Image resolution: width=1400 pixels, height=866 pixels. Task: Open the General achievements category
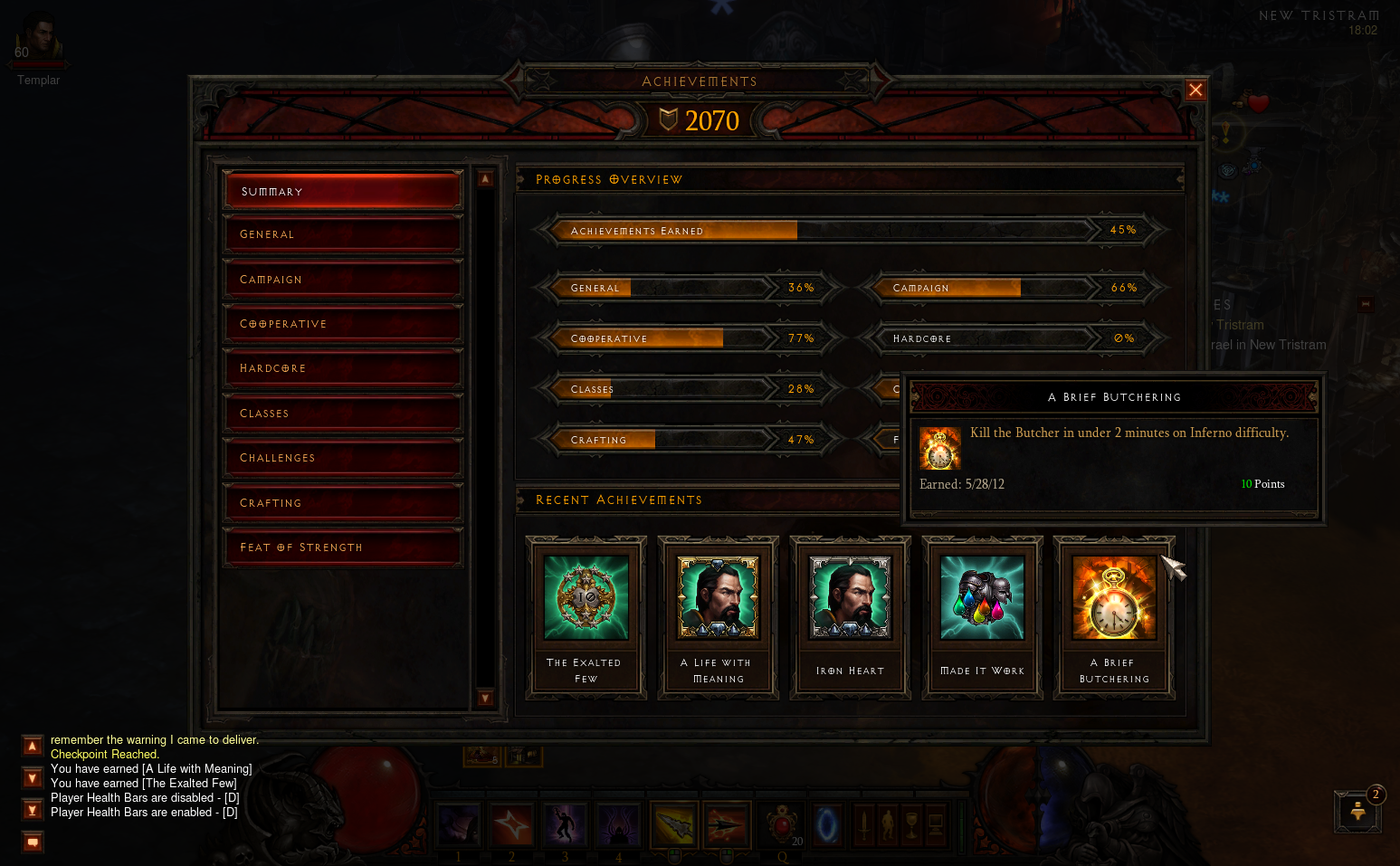(343, 234)
